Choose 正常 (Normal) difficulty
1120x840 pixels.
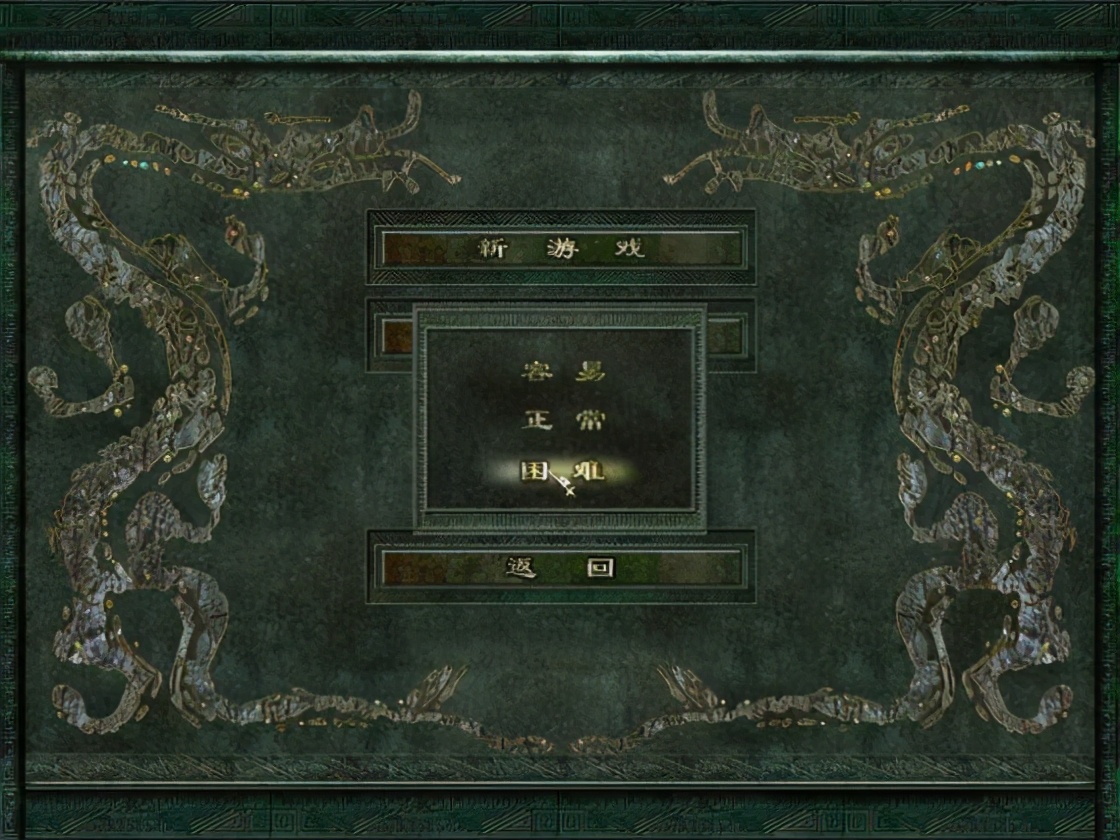tap(563, 420)
